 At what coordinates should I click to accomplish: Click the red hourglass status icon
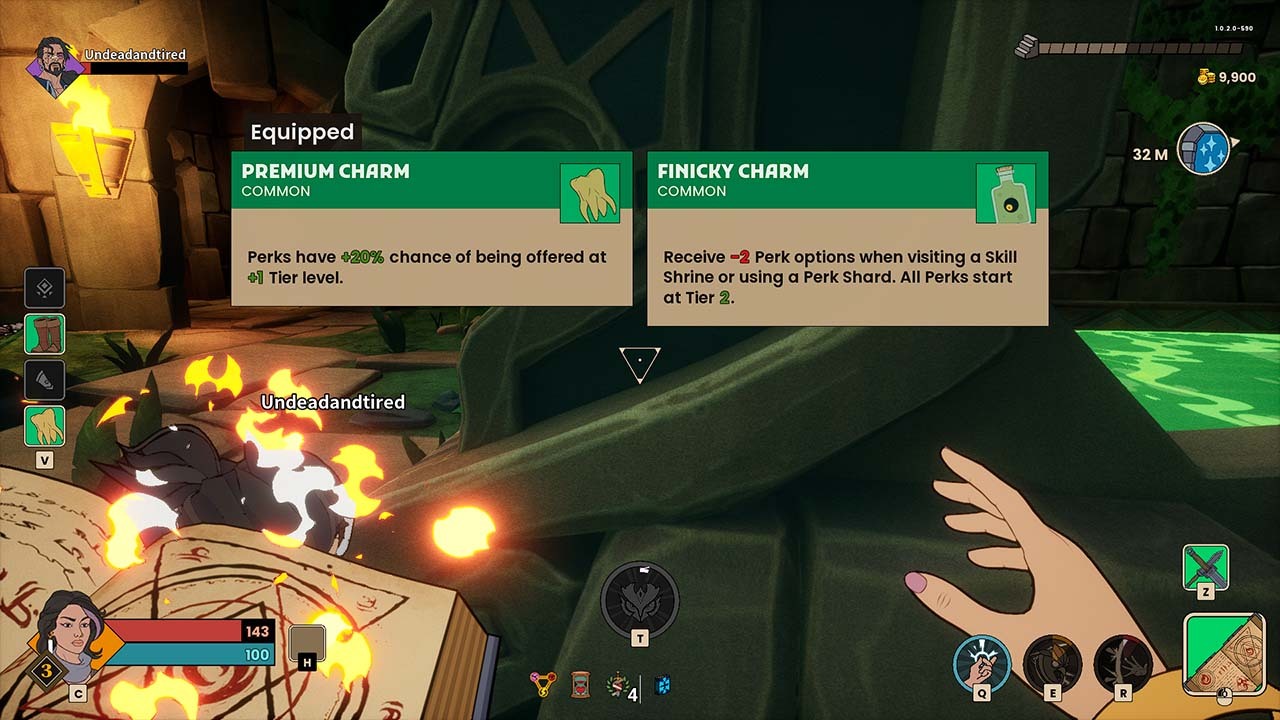tap(580, 685)
